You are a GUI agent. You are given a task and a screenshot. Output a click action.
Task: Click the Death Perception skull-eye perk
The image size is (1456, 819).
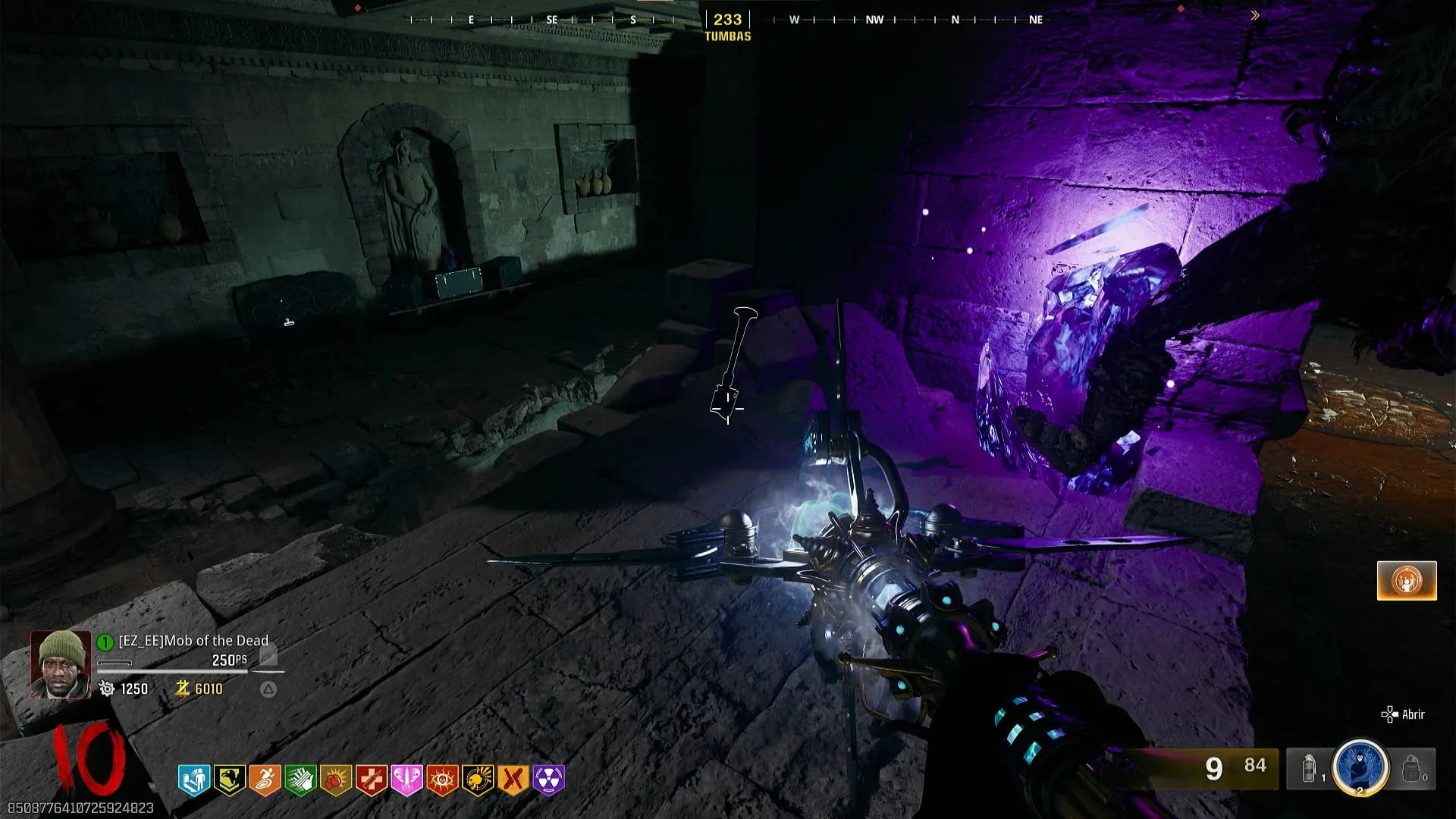coord(442,780)
